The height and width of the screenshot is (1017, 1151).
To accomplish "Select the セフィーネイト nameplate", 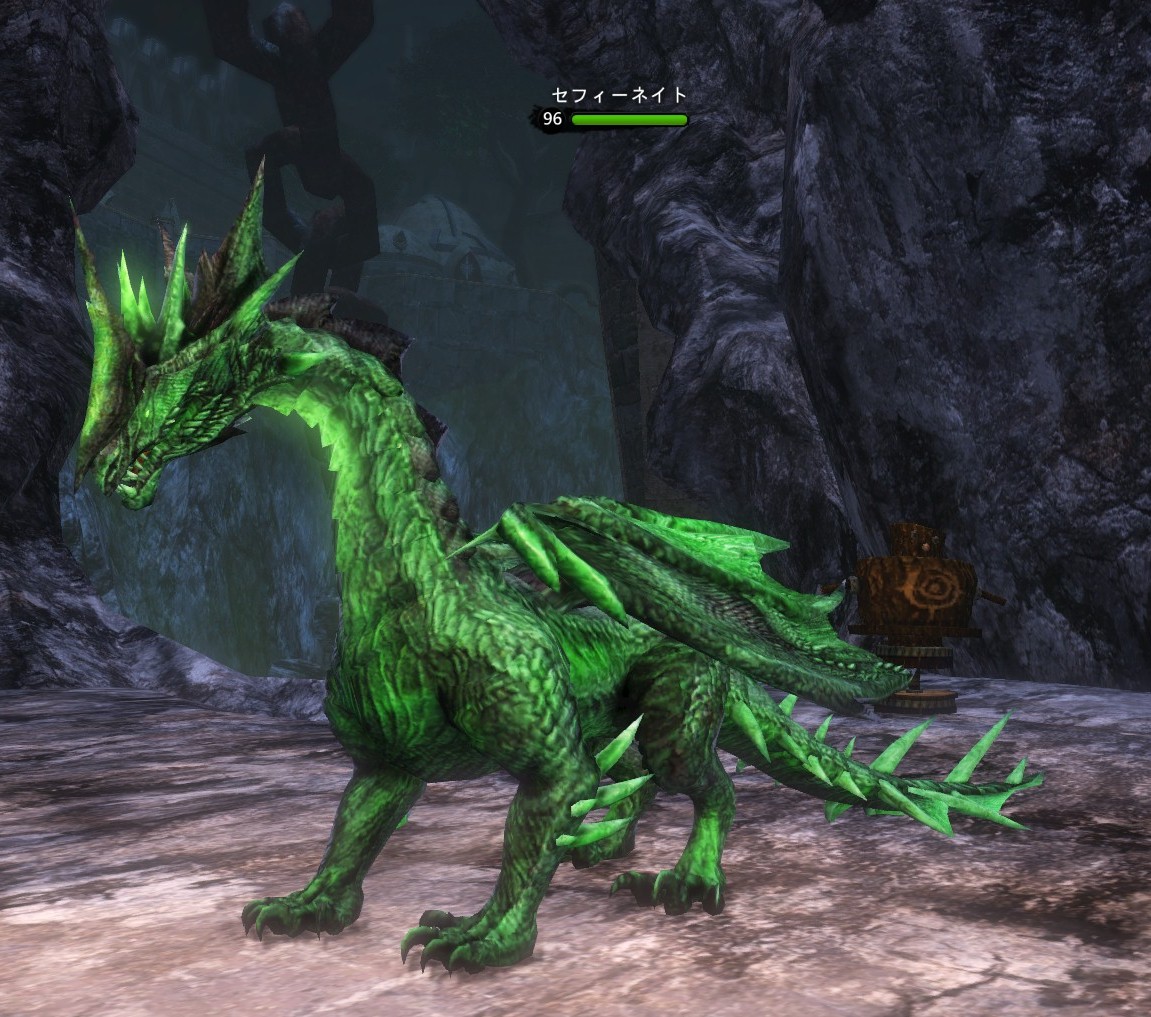I will click(x=619, y=96).
